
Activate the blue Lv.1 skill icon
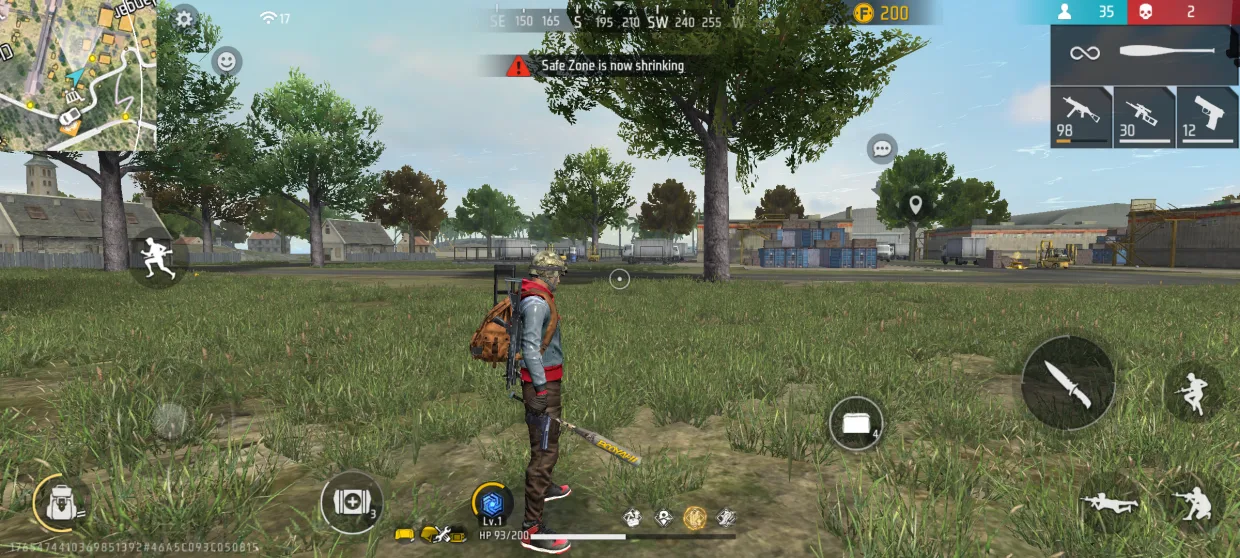[x=492, y=503]
